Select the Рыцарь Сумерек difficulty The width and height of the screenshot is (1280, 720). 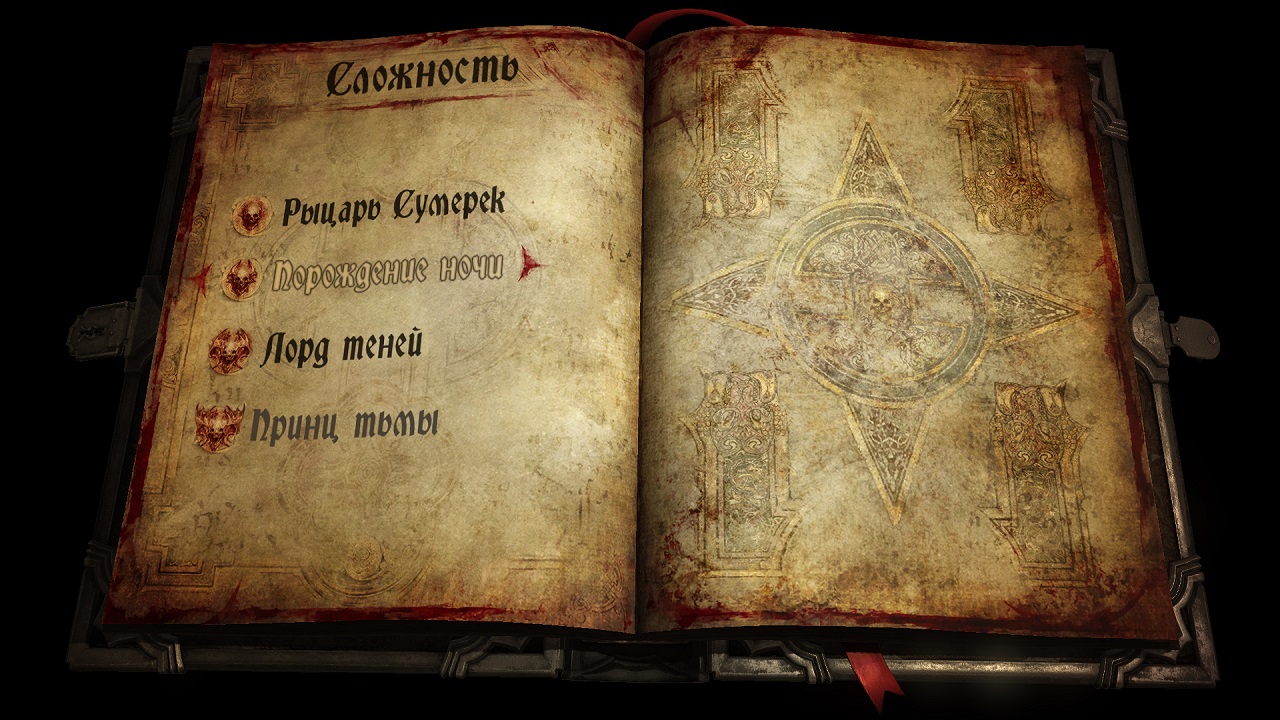(x=392, y=209)
